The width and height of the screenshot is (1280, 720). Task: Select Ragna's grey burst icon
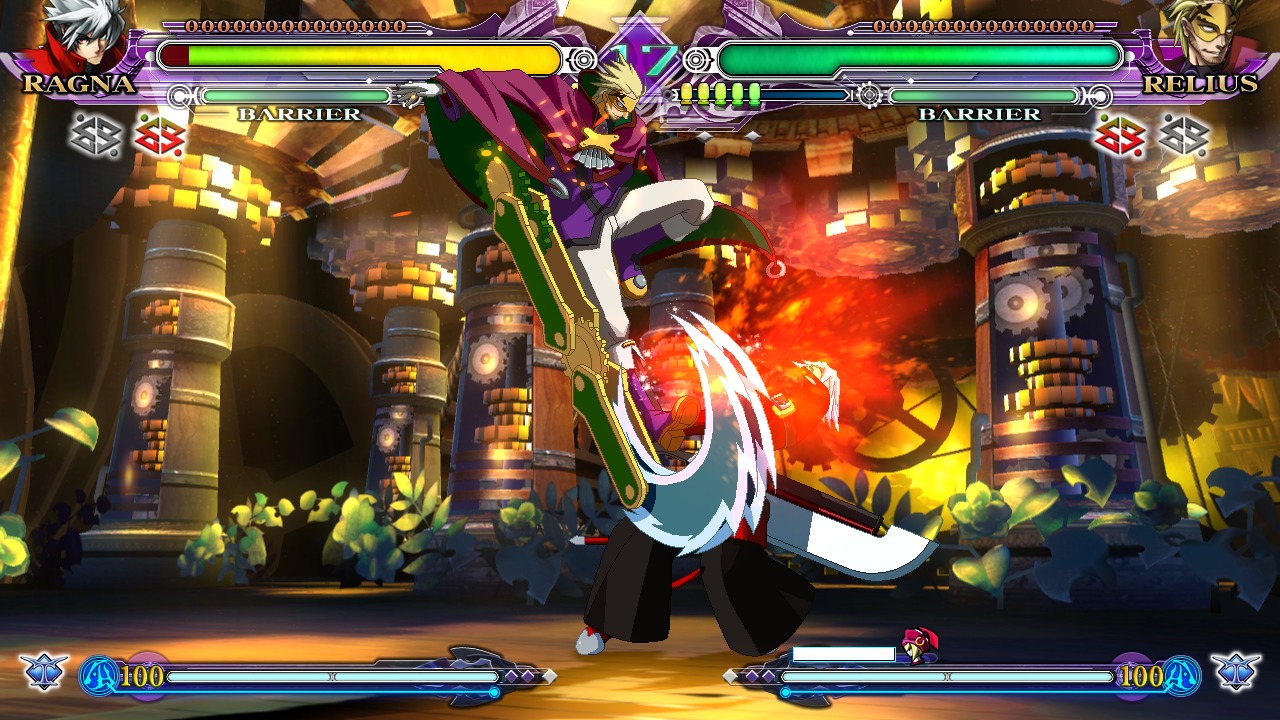tap(96, 135)
